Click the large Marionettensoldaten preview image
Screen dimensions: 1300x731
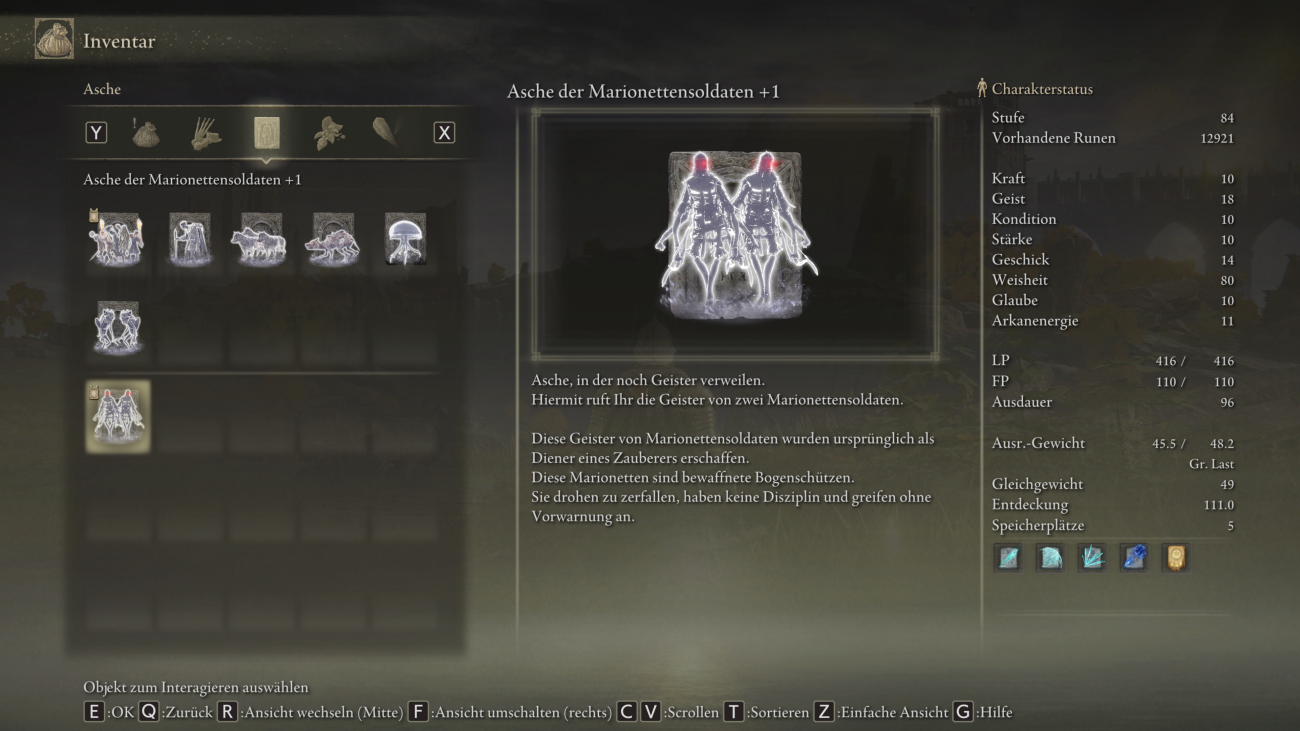tap(735, 235)
